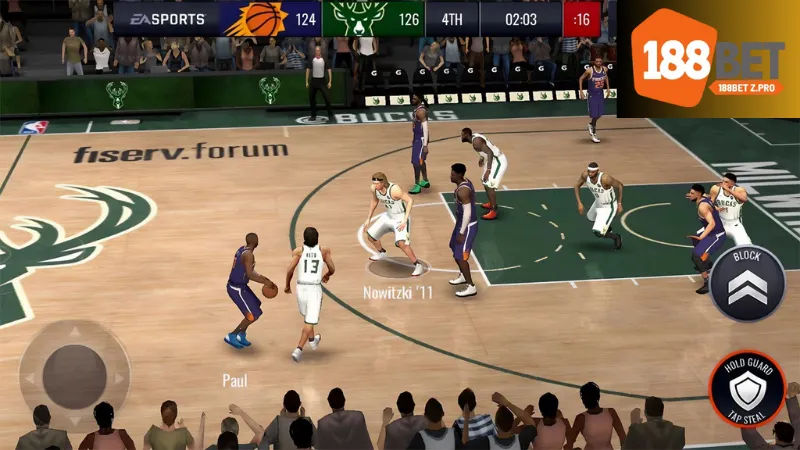Activate the Hold Guard Tap Steal button

tap(747, 390)
